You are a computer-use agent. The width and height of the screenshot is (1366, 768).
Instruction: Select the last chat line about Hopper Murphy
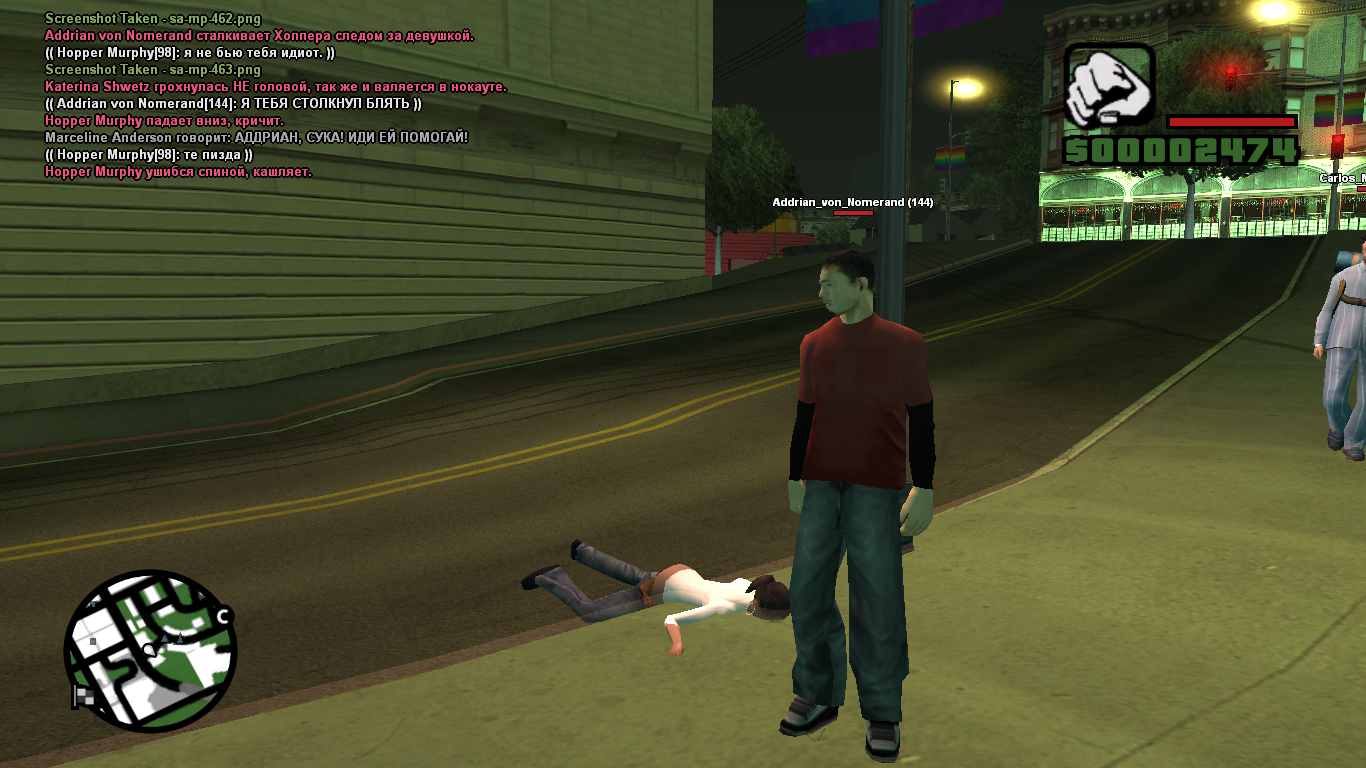tap(178, 172)
